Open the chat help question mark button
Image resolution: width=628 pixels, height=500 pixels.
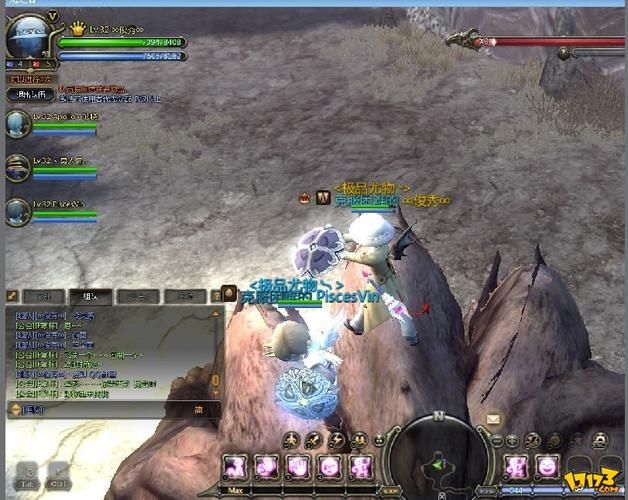click(216, 296)
